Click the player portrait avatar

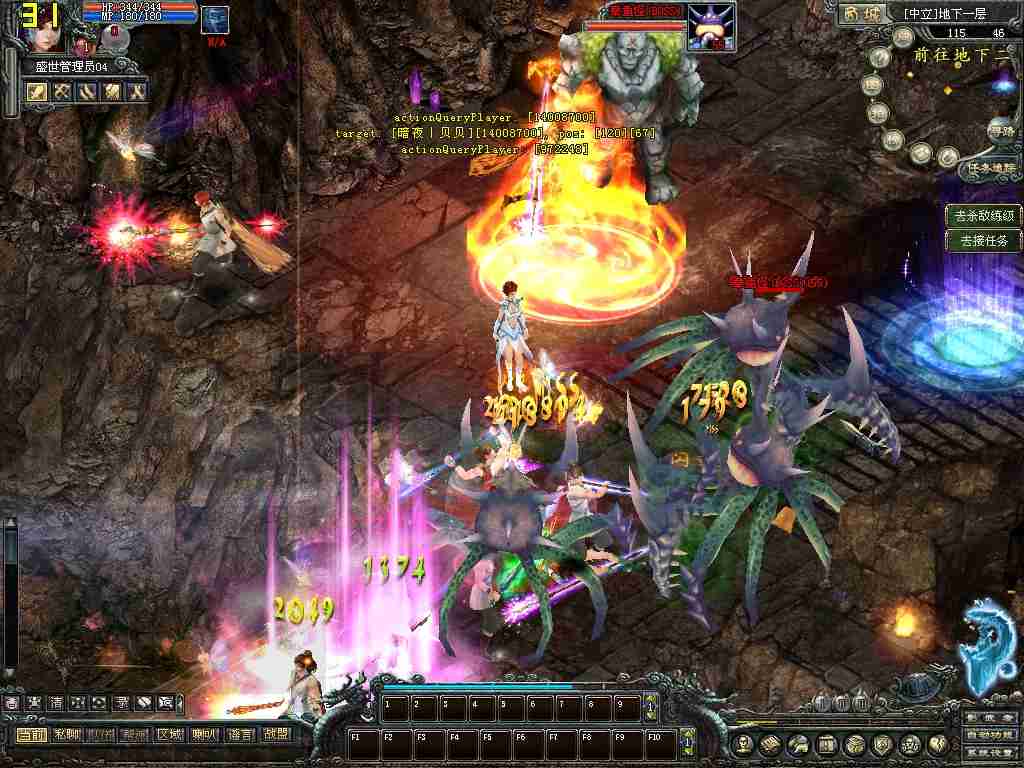[x=47, y=30]
